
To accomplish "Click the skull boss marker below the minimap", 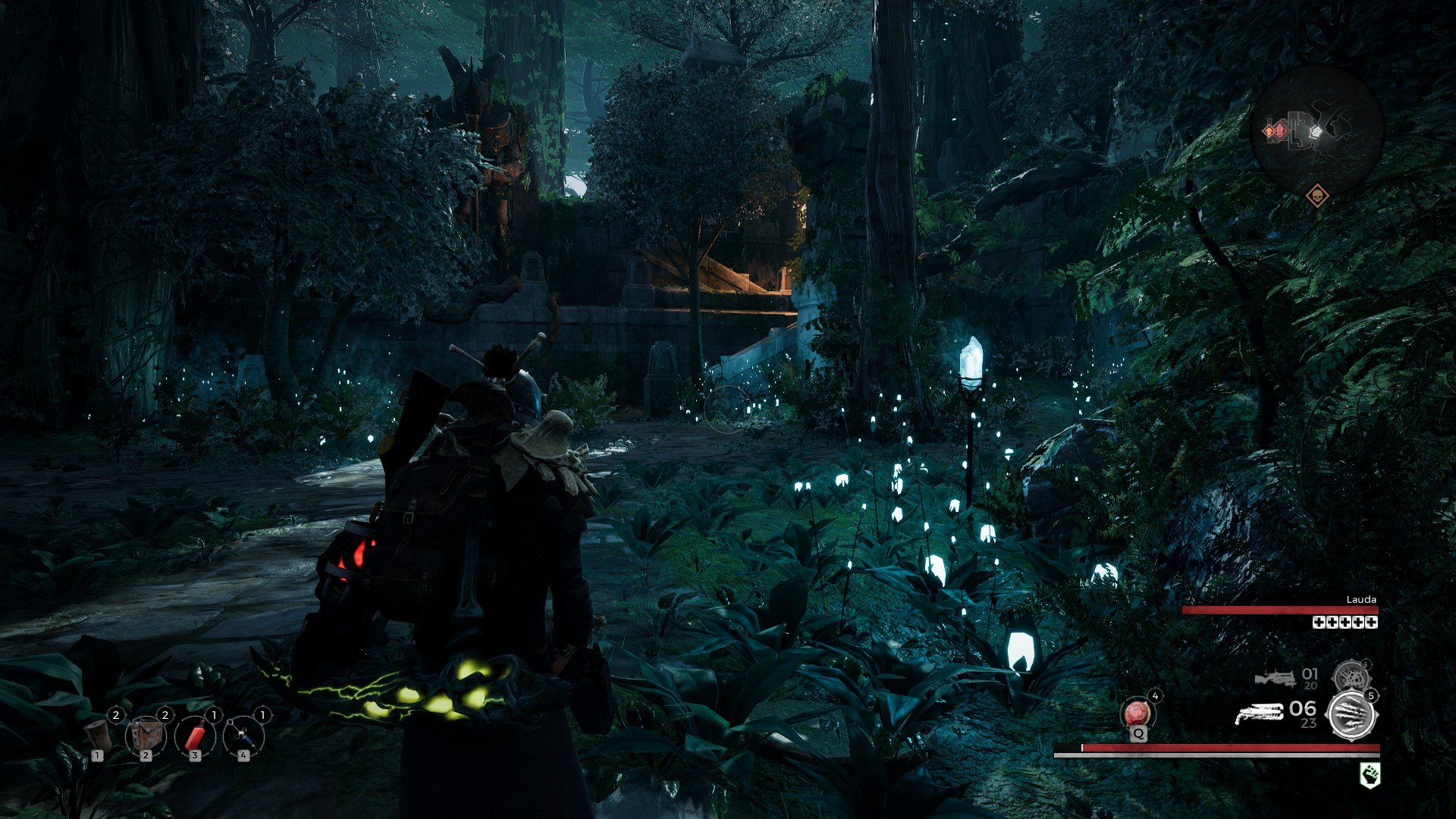I will click(1317, 196).
